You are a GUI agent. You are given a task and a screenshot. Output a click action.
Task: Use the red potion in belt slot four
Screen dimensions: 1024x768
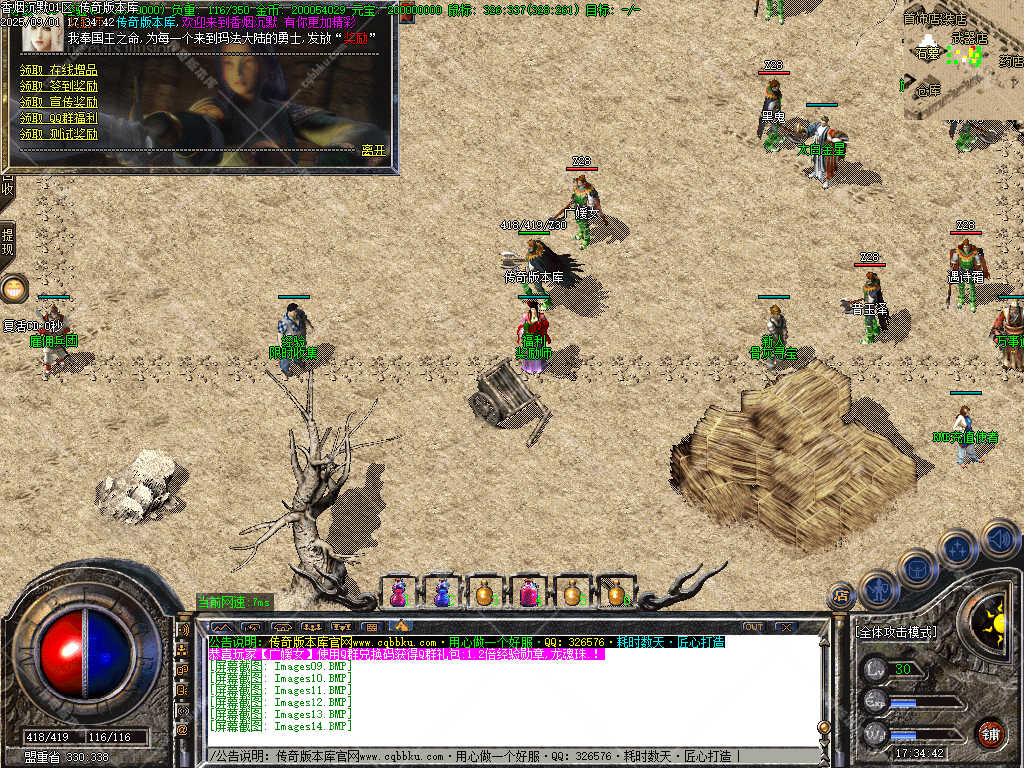pos(528,593)
